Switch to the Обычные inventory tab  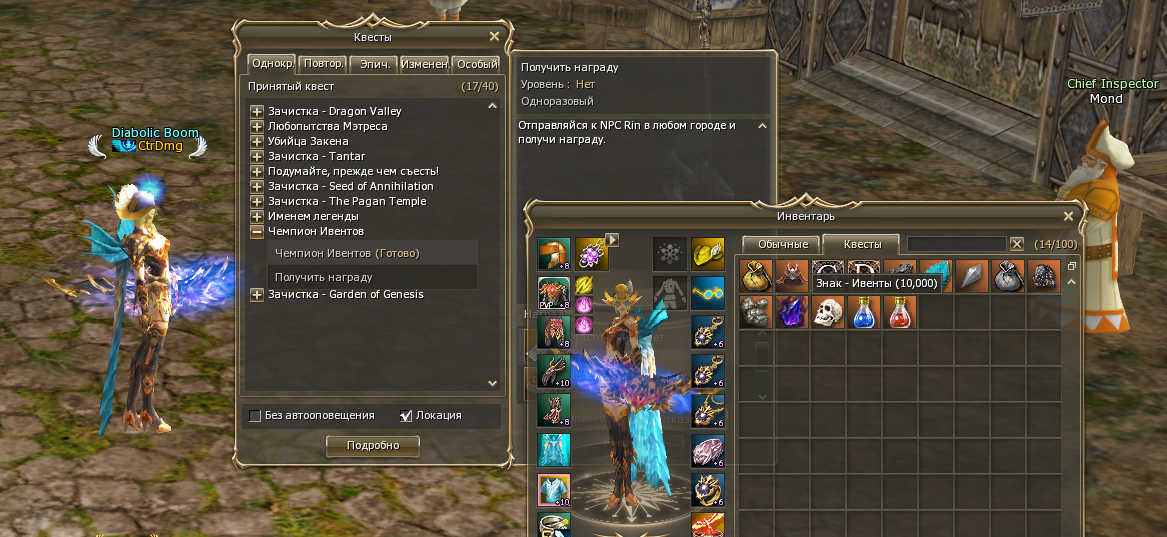(x=782, y=244)
